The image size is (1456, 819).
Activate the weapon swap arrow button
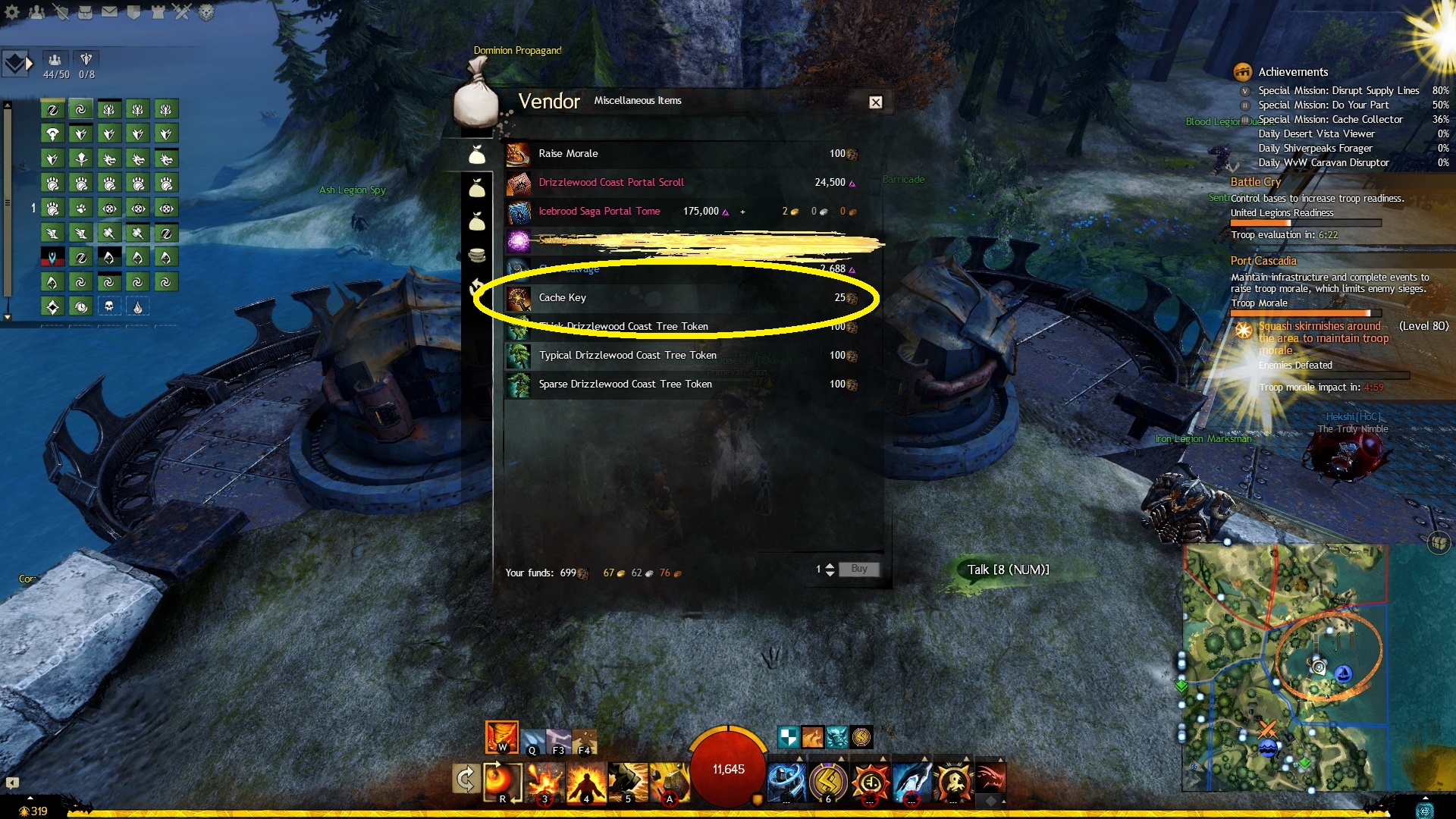point(465,779)
